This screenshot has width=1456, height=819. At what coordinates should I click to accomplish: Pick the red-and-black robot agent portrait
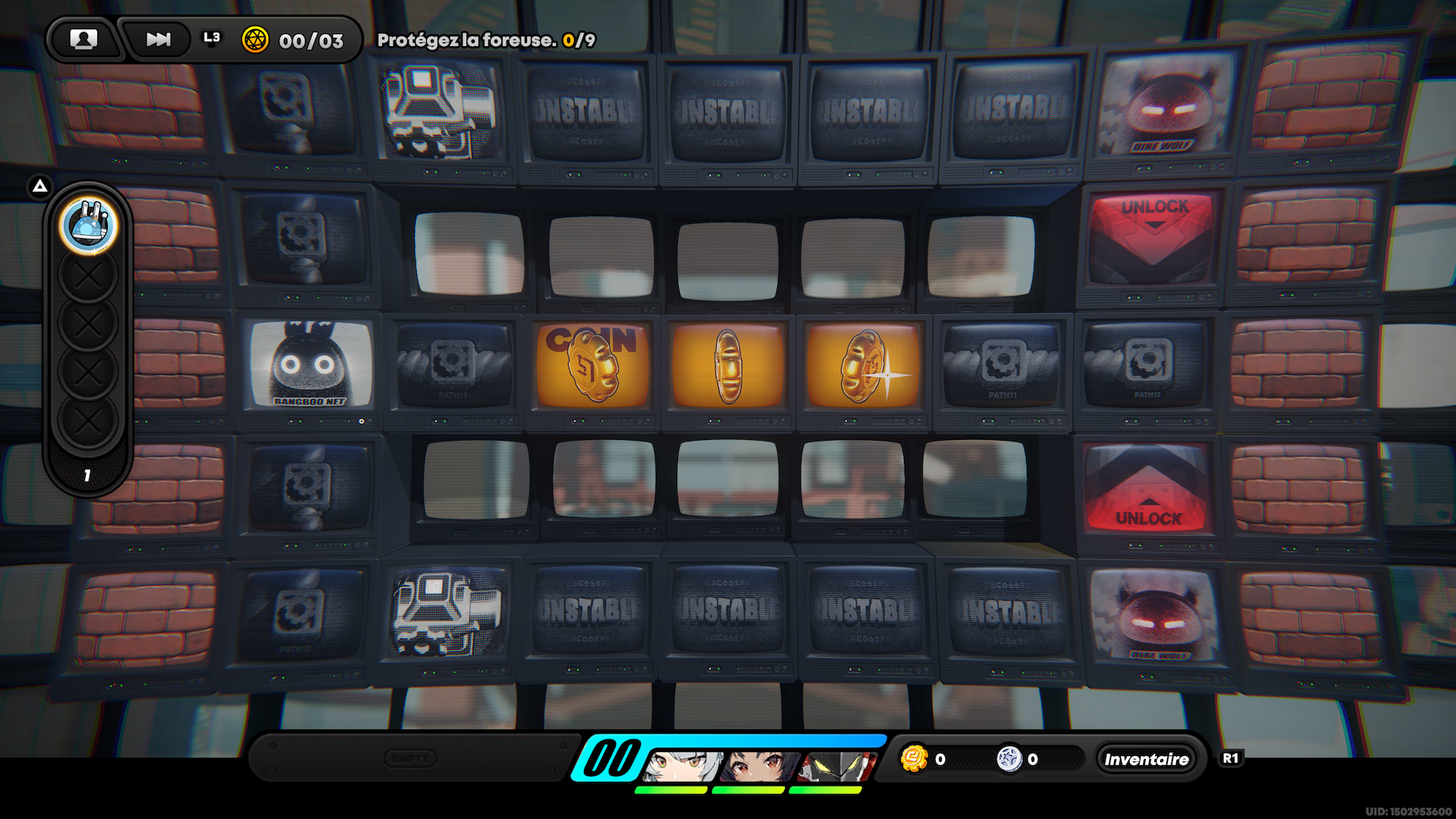point(839,766)
